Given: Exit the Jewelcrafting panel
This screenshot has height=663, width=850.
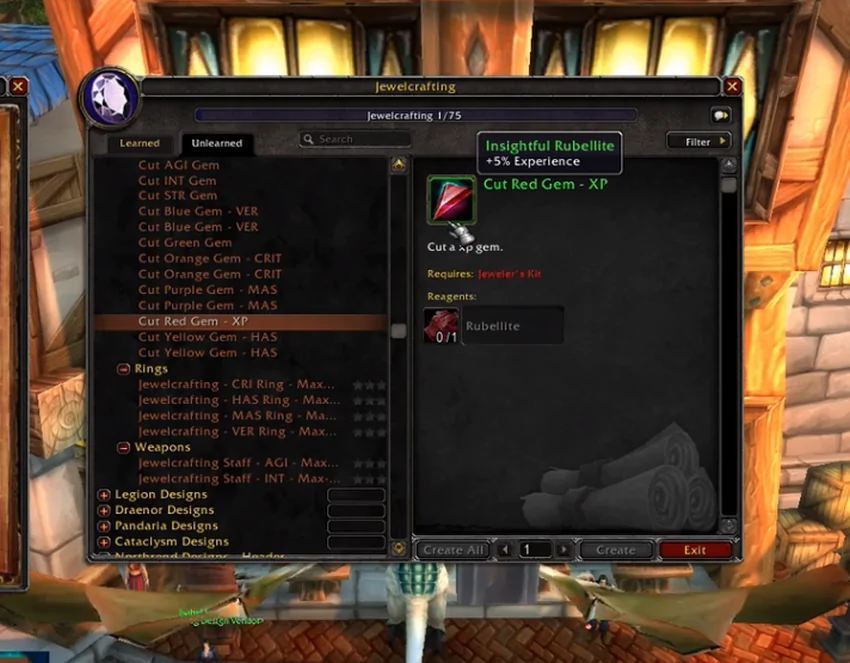Looking at the screenshot, I should pos(695,550).
